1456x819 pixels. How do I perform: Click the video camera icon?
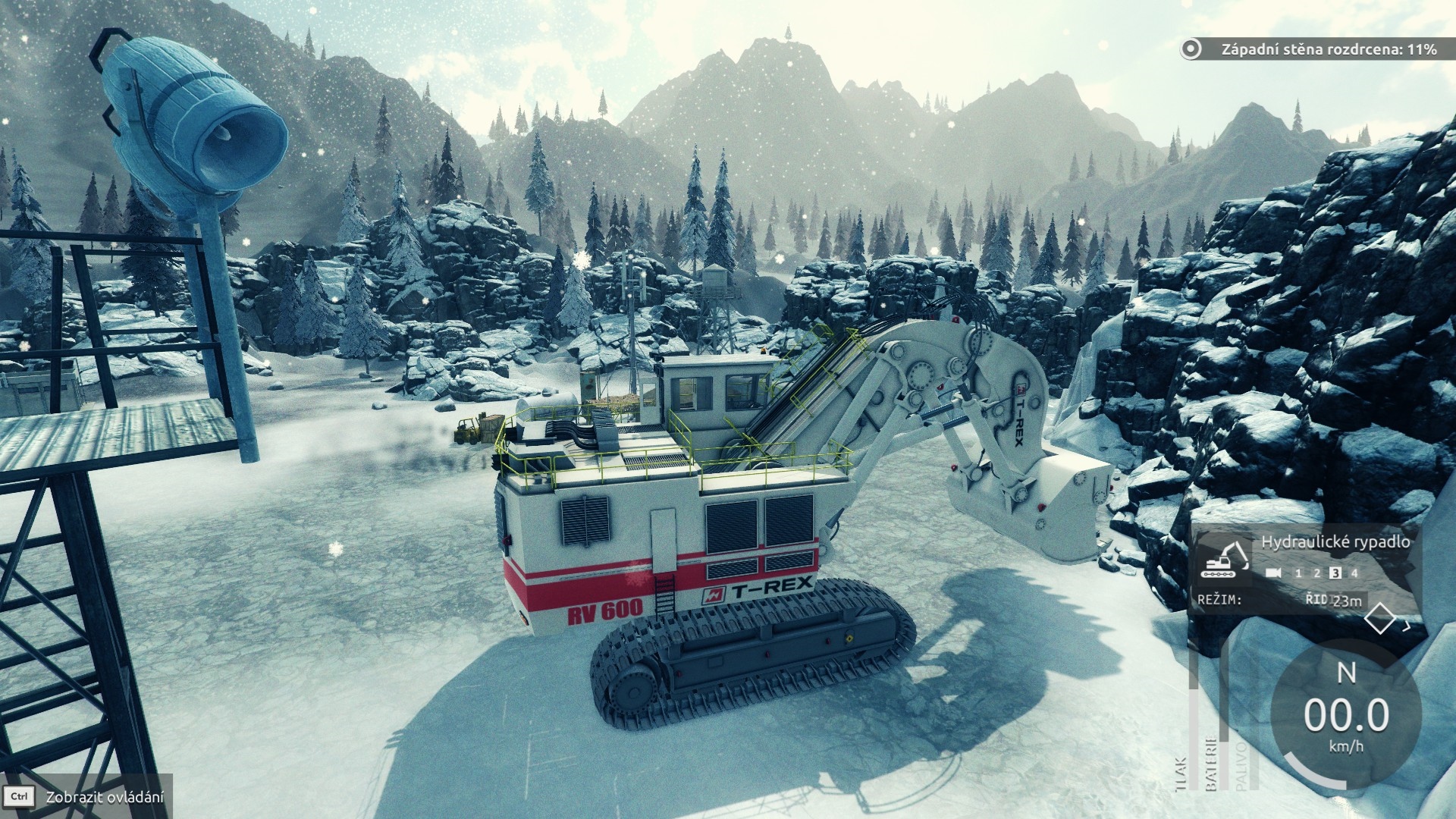click(x=1274, y=573)
